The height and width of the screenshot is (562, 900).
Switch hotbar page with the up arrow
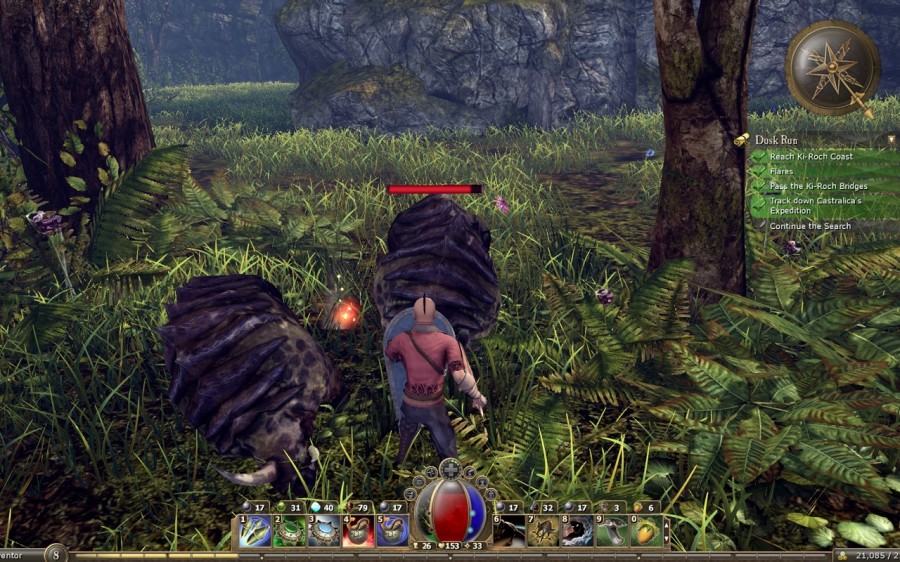click(667, 520)
